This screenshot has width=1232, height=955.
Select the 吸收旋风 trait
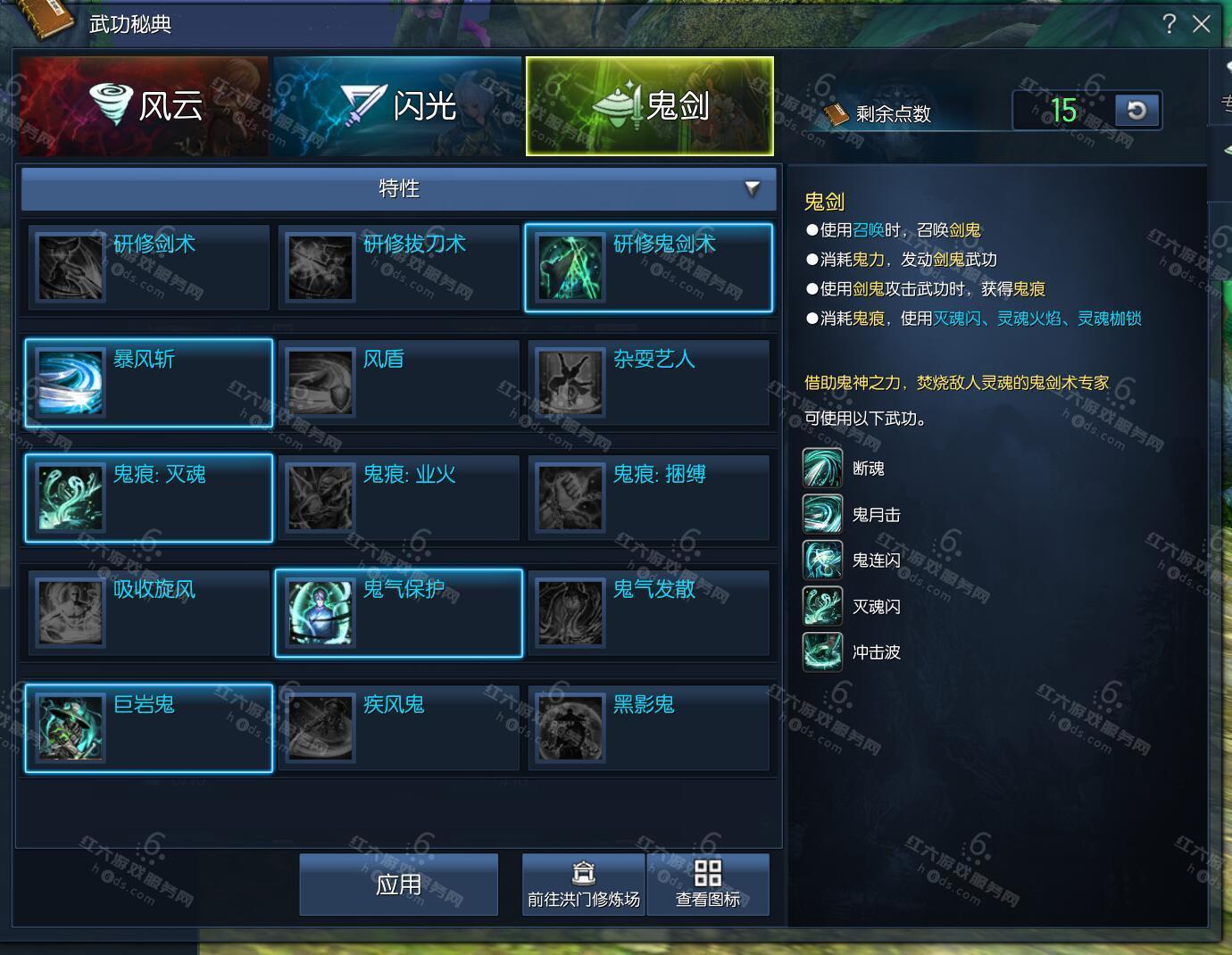(x=149, y=612)
